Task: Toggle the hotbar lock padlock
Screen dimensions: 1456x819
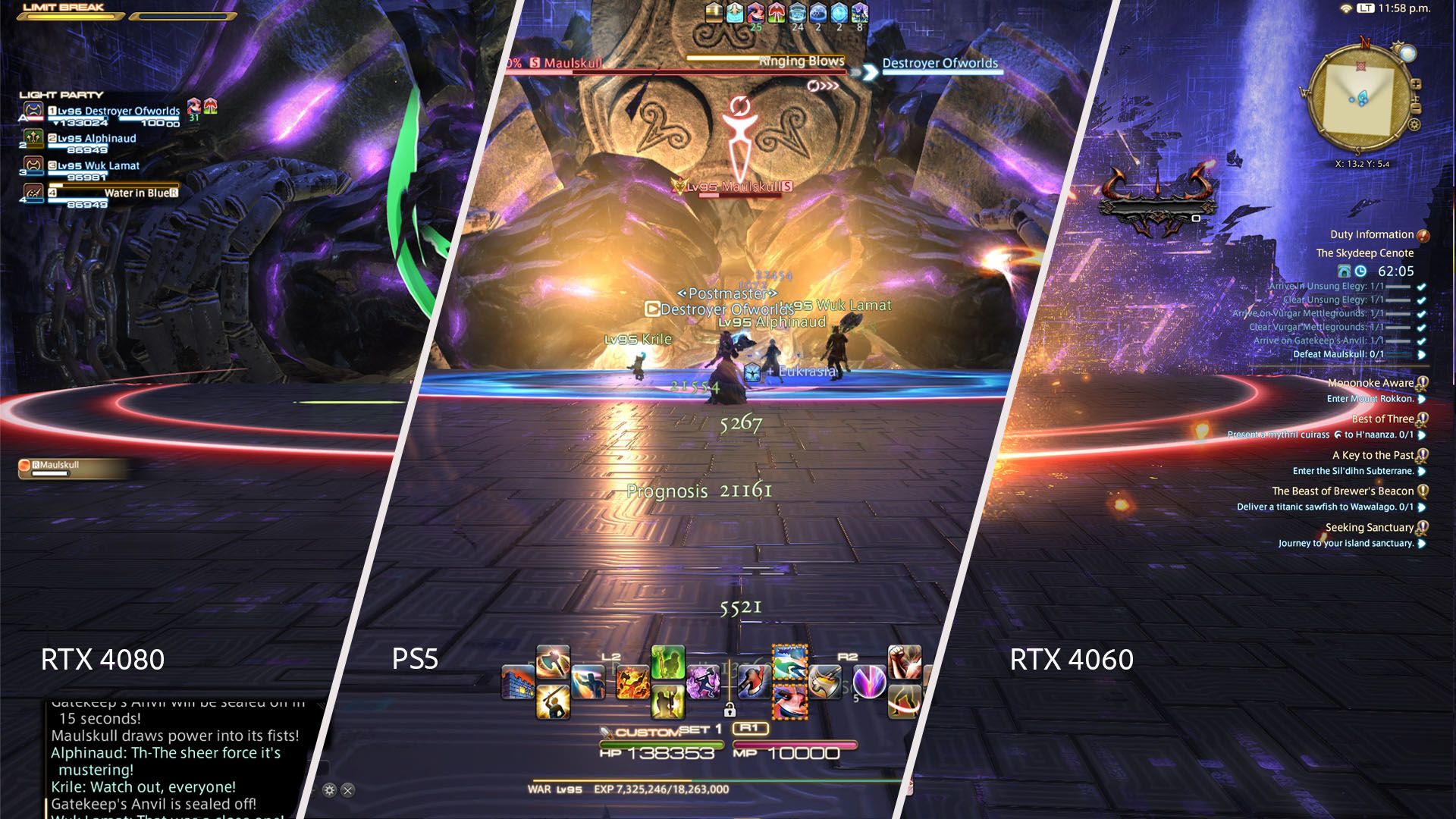Action: pos(730,710)
